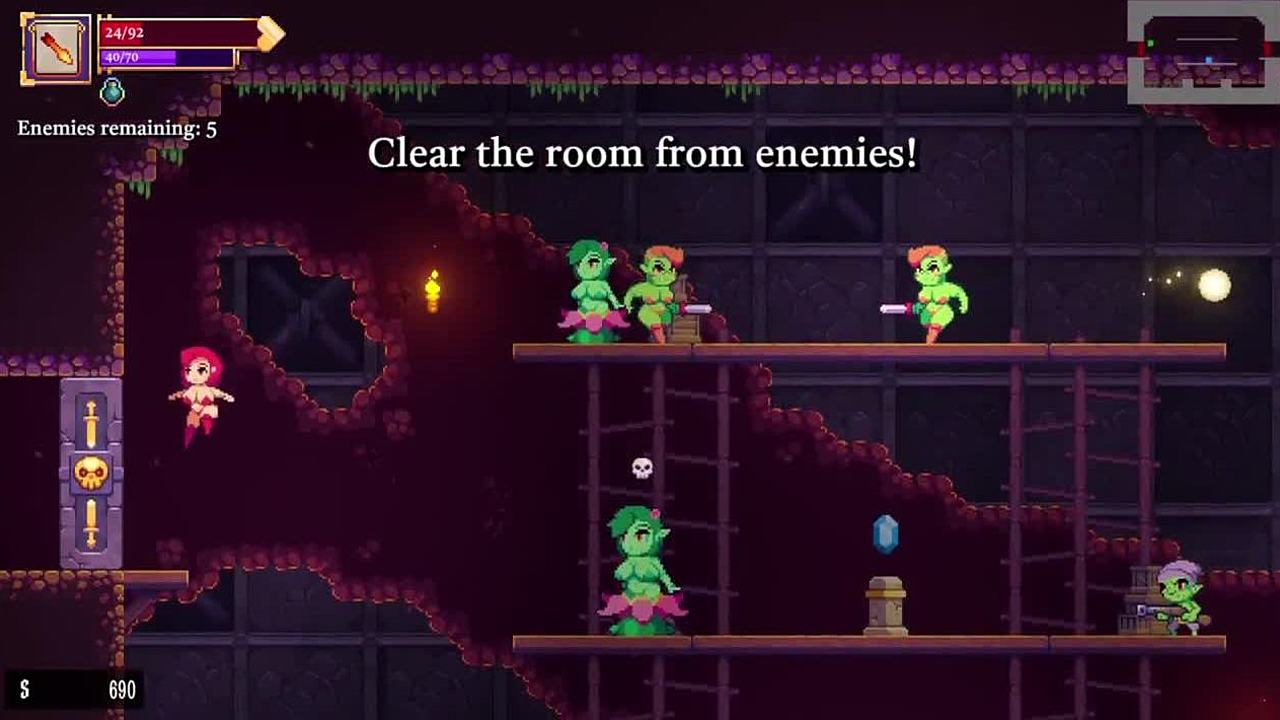
Task: Open the room minimap
Action: point(1202,52)
